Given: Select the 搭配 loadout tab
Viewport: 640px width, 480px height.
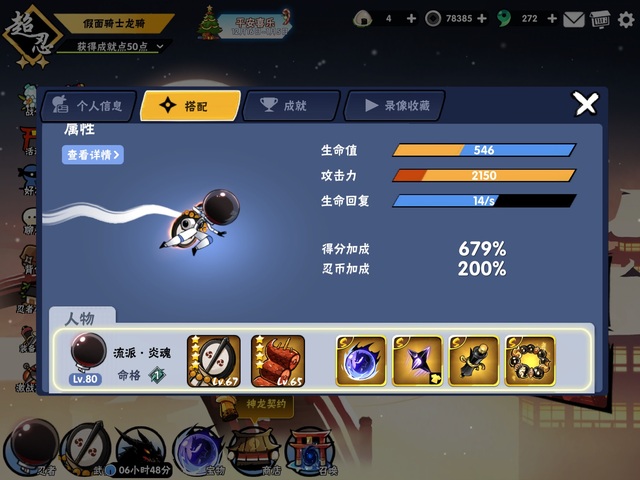Looking at the screenshot, I should (191, 106).
